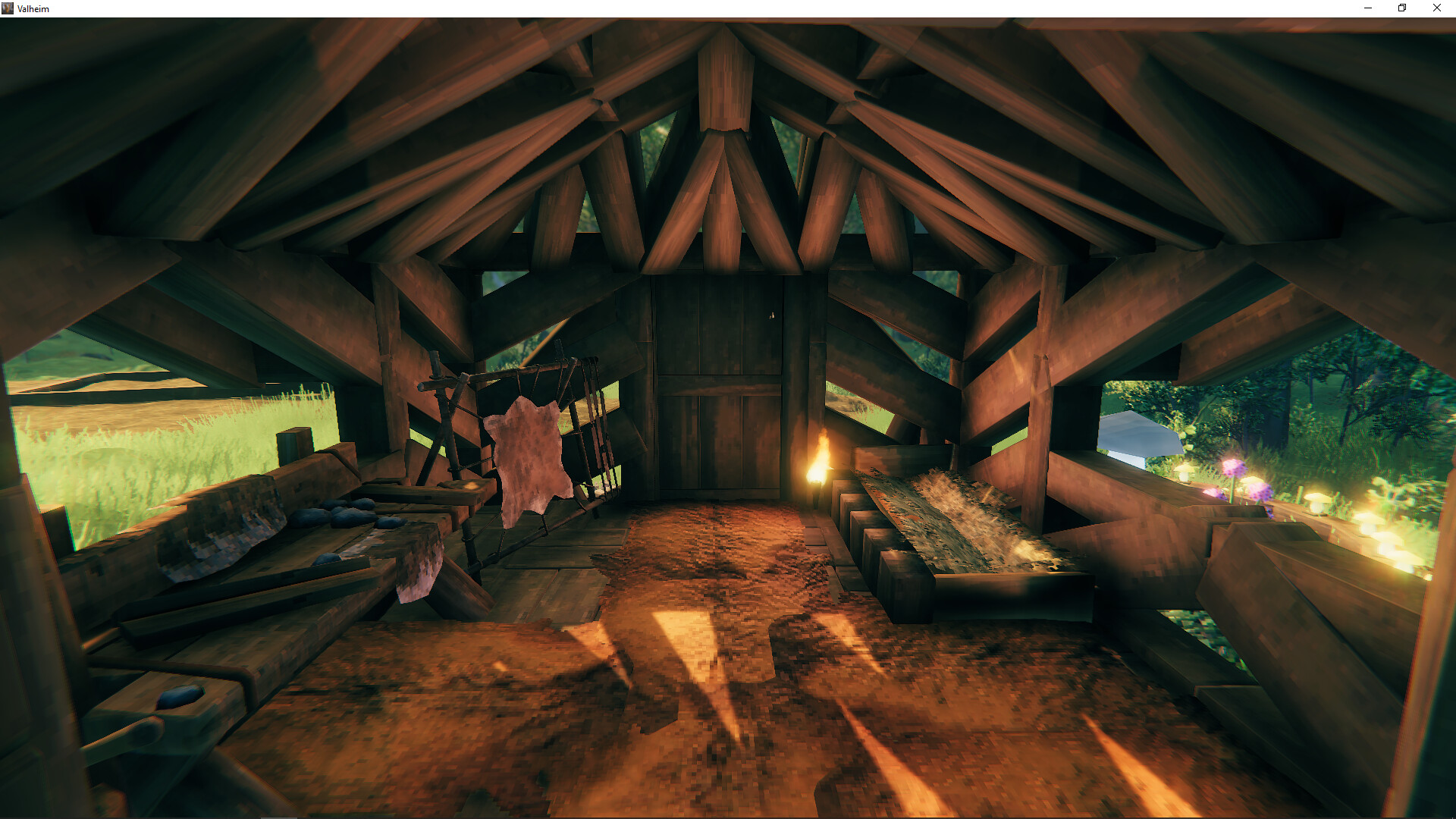Click the restore window button
Screen dimensions: 1456x819
(1401, 8)
